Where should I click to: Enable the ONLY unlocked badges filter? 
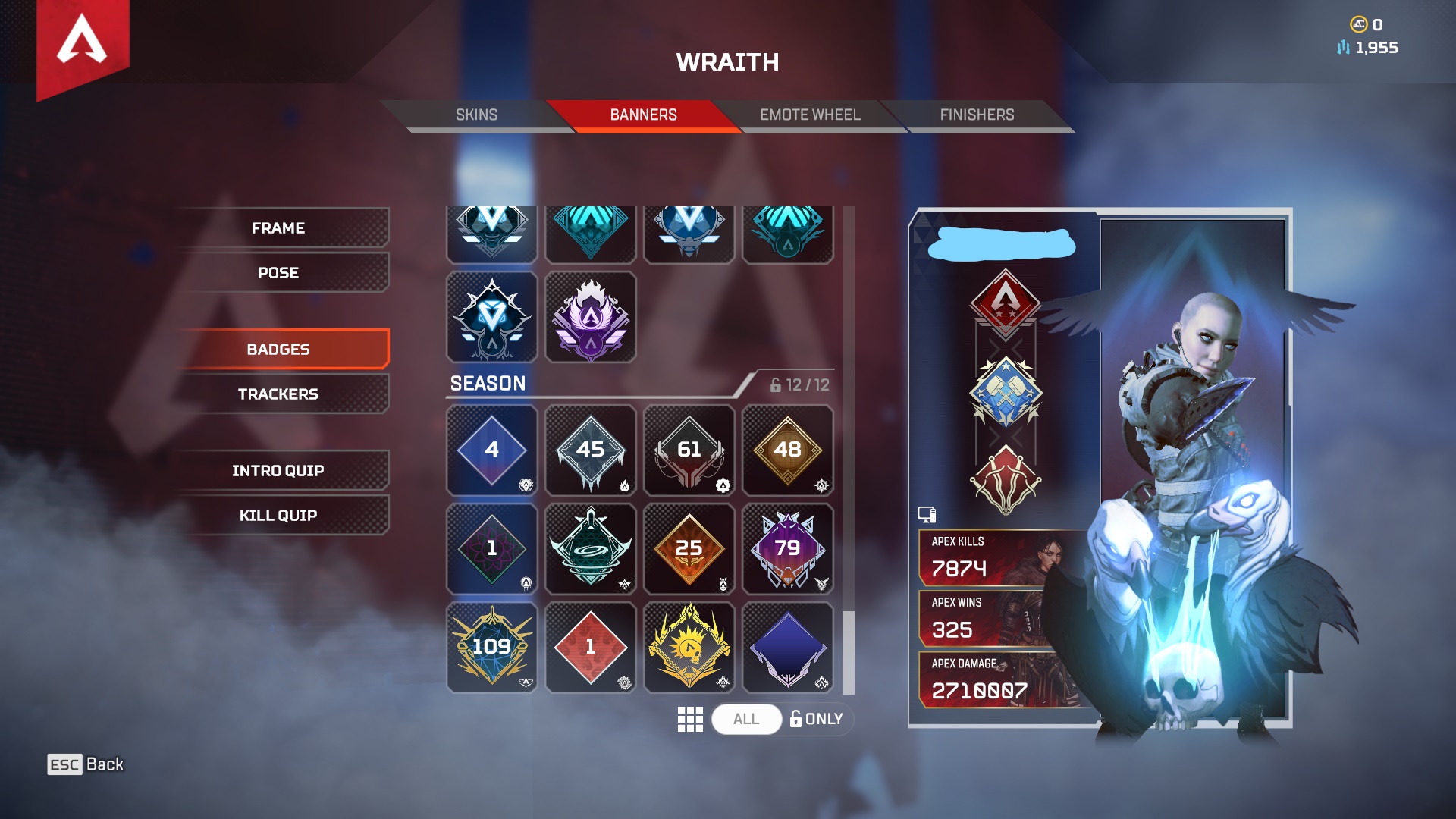click(817, 719)
